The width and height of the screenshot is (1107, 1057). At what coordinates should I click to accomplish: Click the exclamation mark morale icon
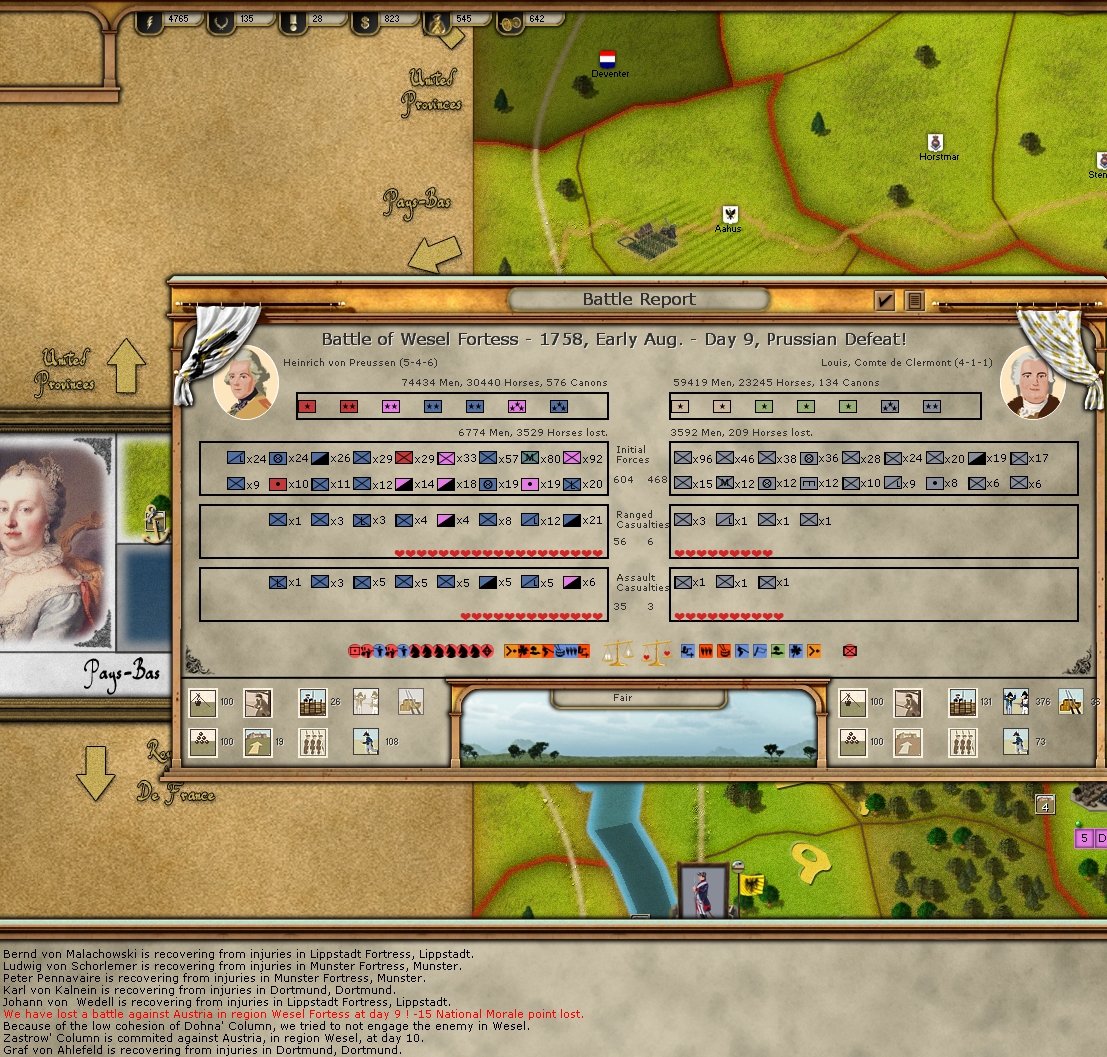tap(293, 20)
